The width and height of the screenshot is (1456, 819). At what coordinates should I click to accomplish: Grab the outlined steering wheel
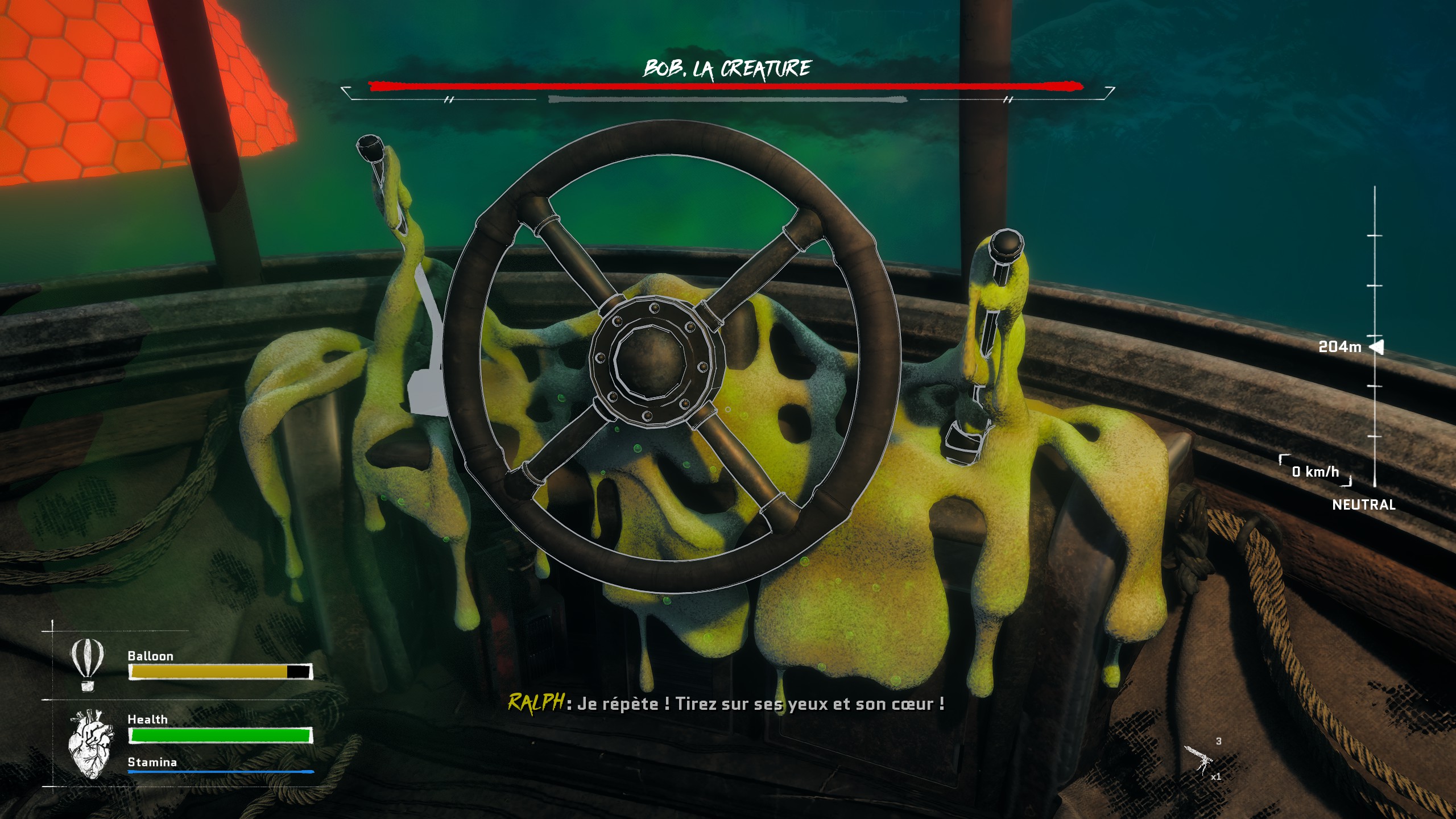[x=671, y=357]
